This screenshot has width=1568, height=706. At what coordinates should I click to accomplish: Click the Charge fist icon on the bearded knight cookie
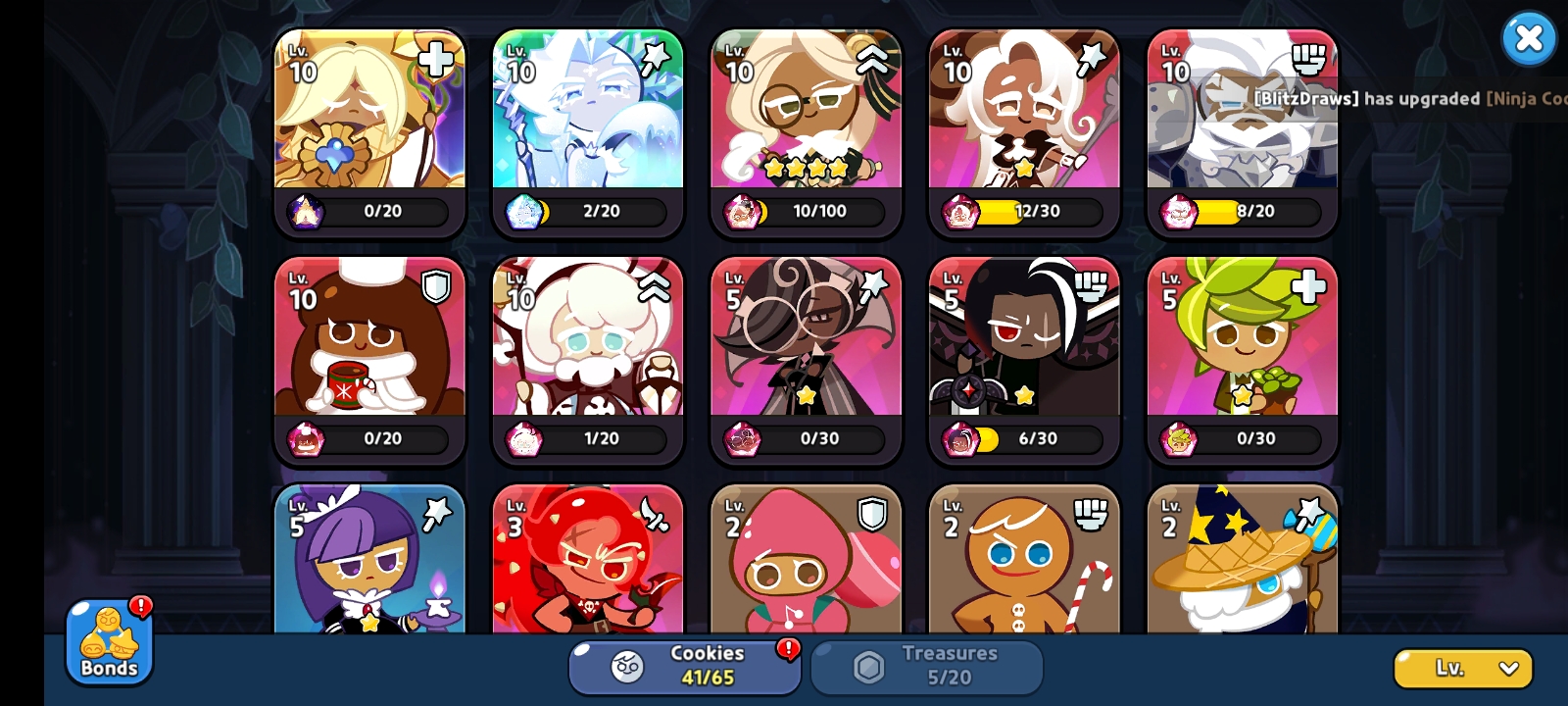coord(1307,59)
